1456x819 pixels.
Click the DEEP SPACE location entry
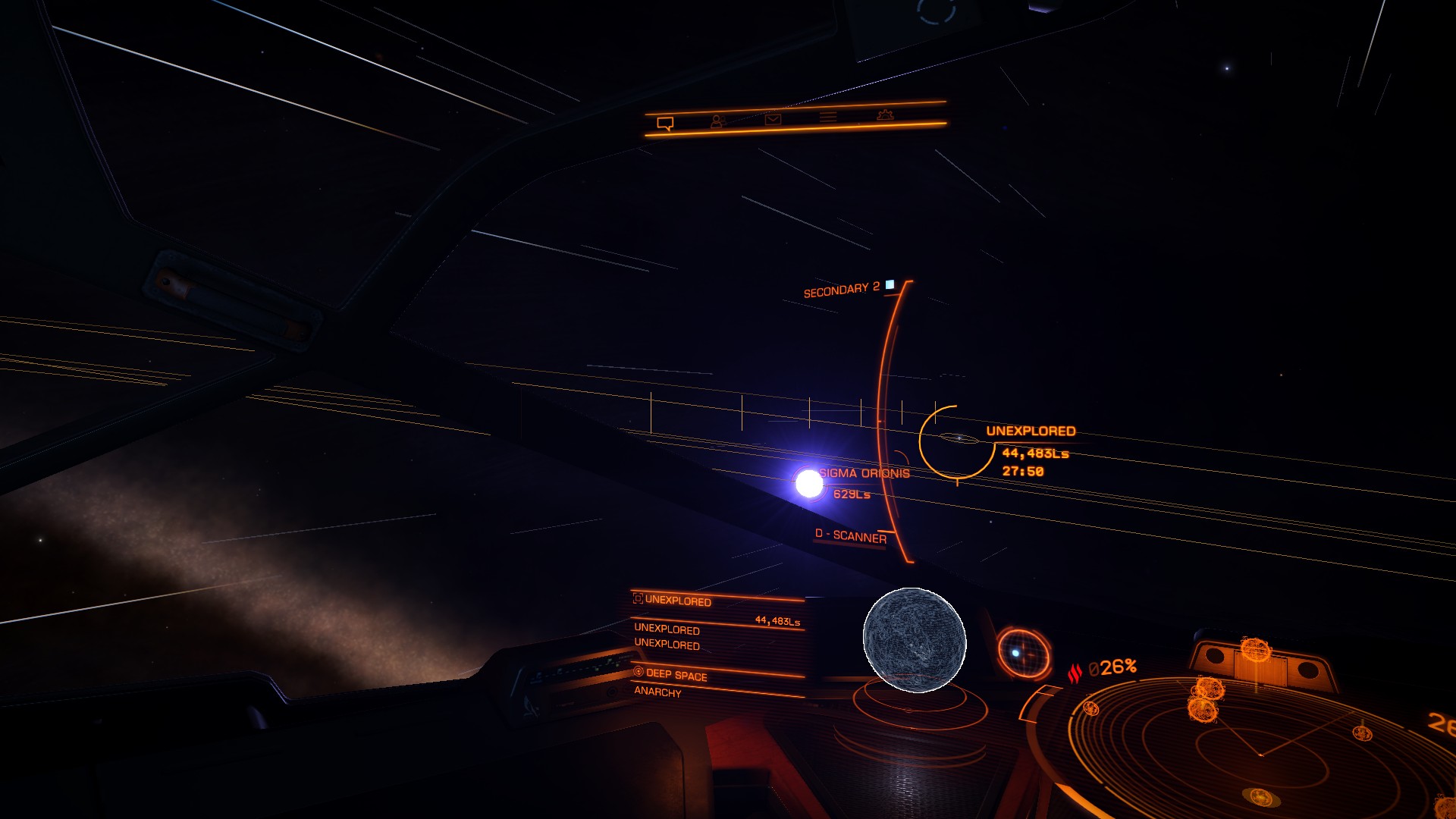click(x=676, y=675)
